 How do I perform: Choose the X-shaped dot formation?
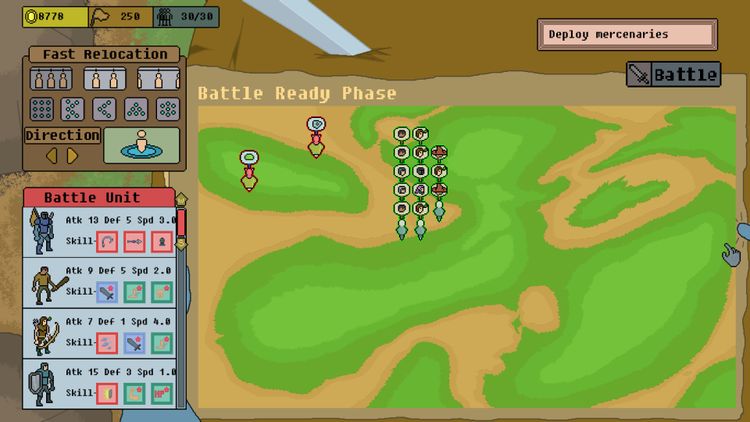coord(73,109)
